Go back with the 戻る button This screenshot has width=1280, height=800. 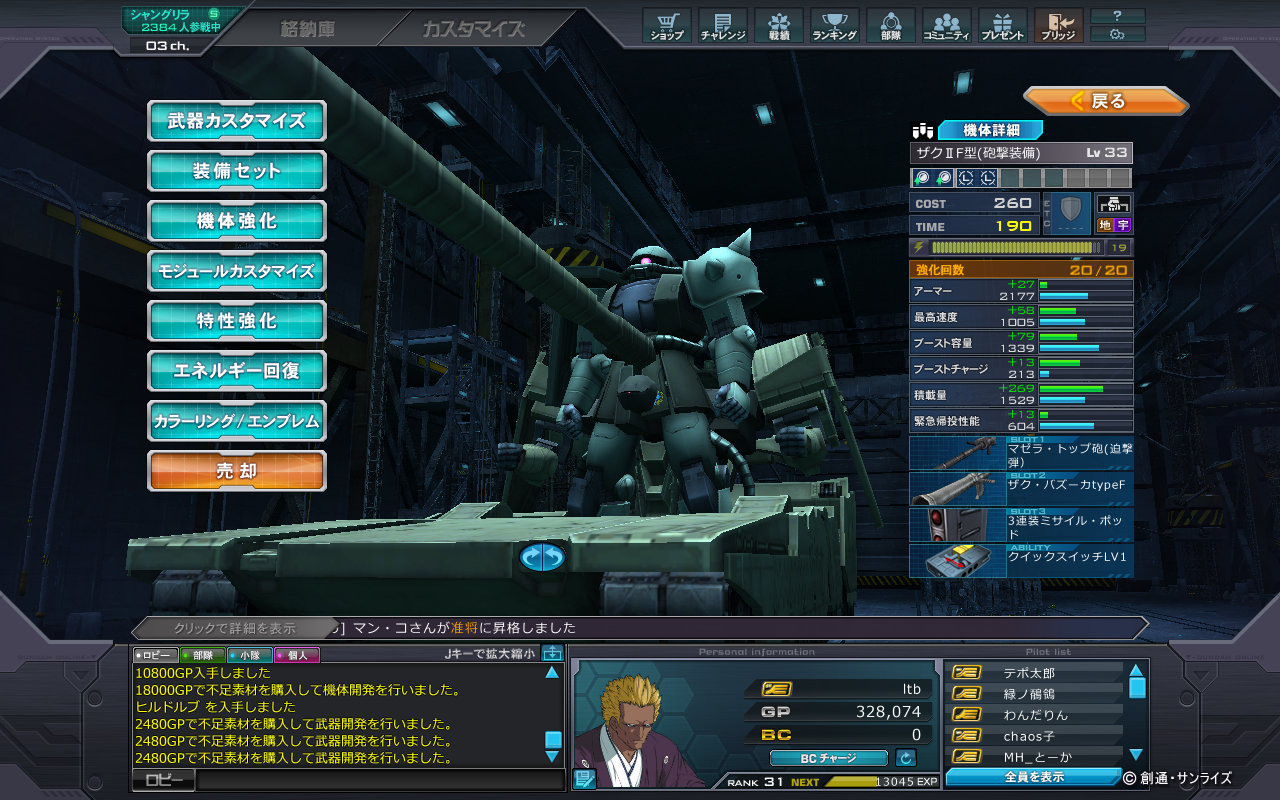point(1105,101)
